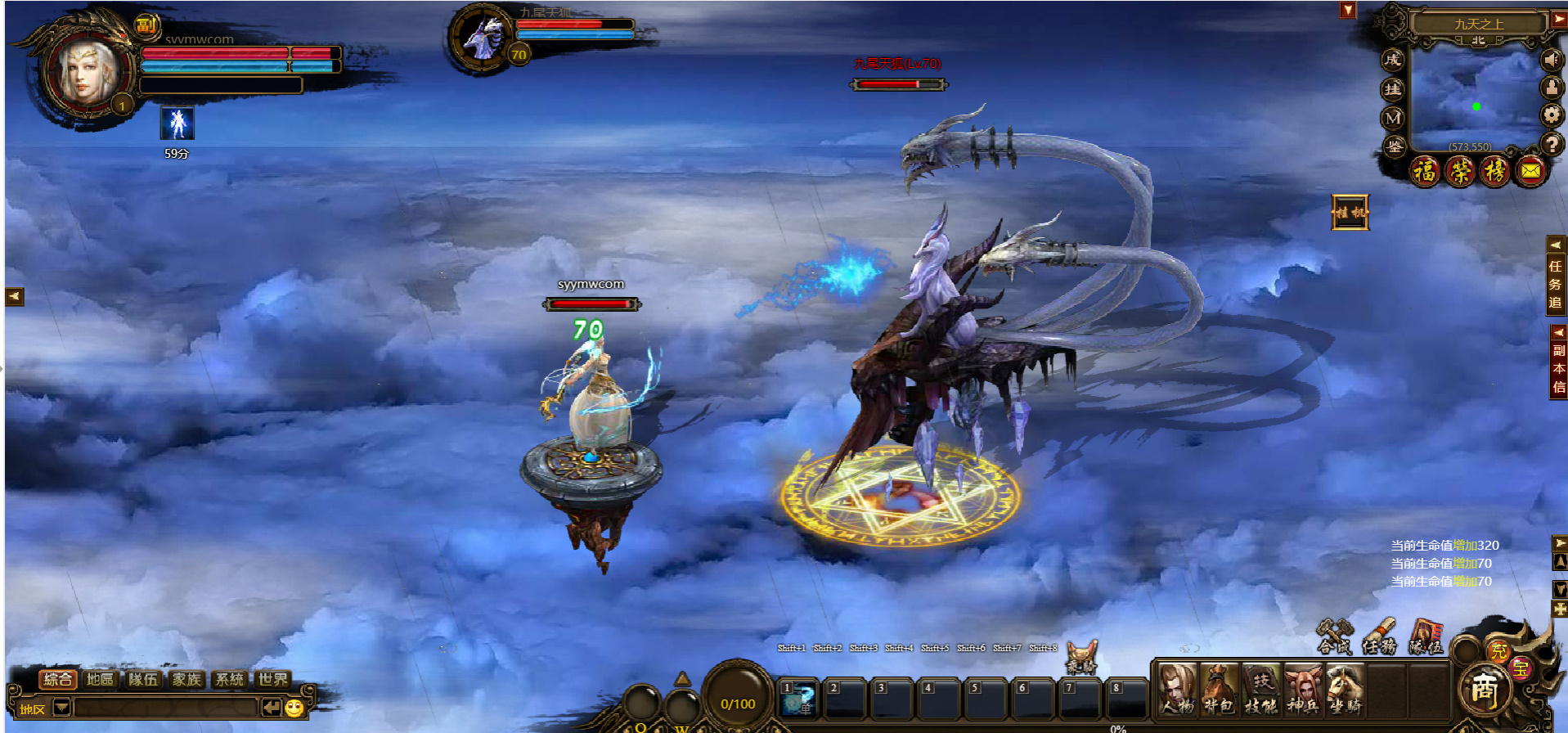Click the minimap of 九天之上
This screenshot has height=733, width=1568.
tap(1475, 97)
